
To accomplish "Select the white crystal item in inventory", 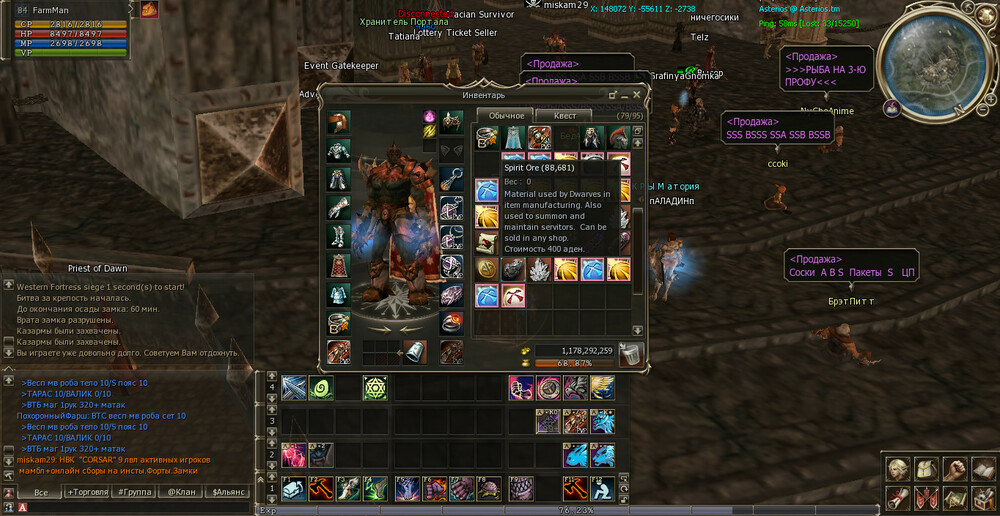I will (539, 268).
